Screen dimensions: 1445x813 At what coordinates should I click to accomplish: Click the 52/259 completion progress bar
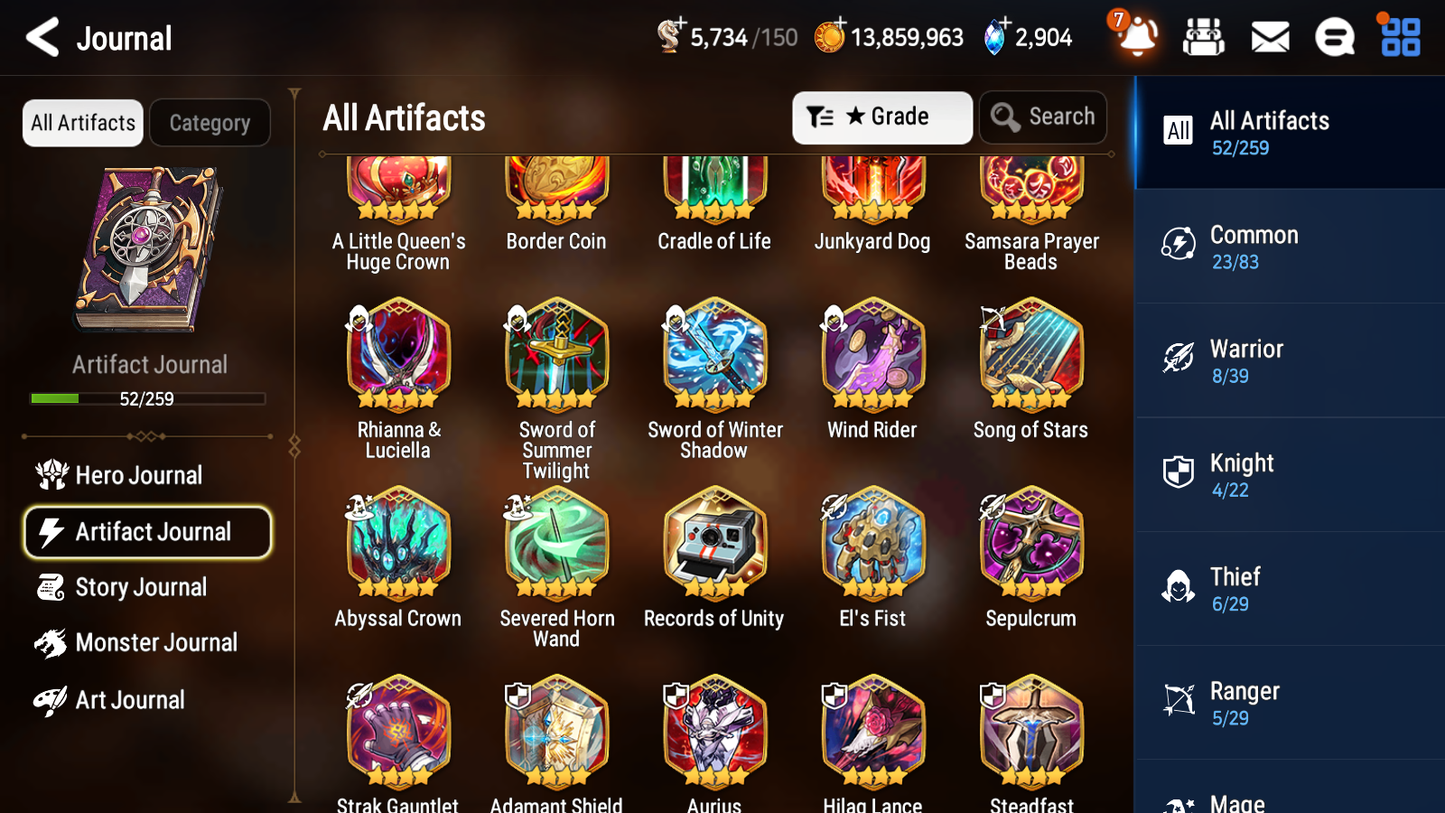(148, 398)
